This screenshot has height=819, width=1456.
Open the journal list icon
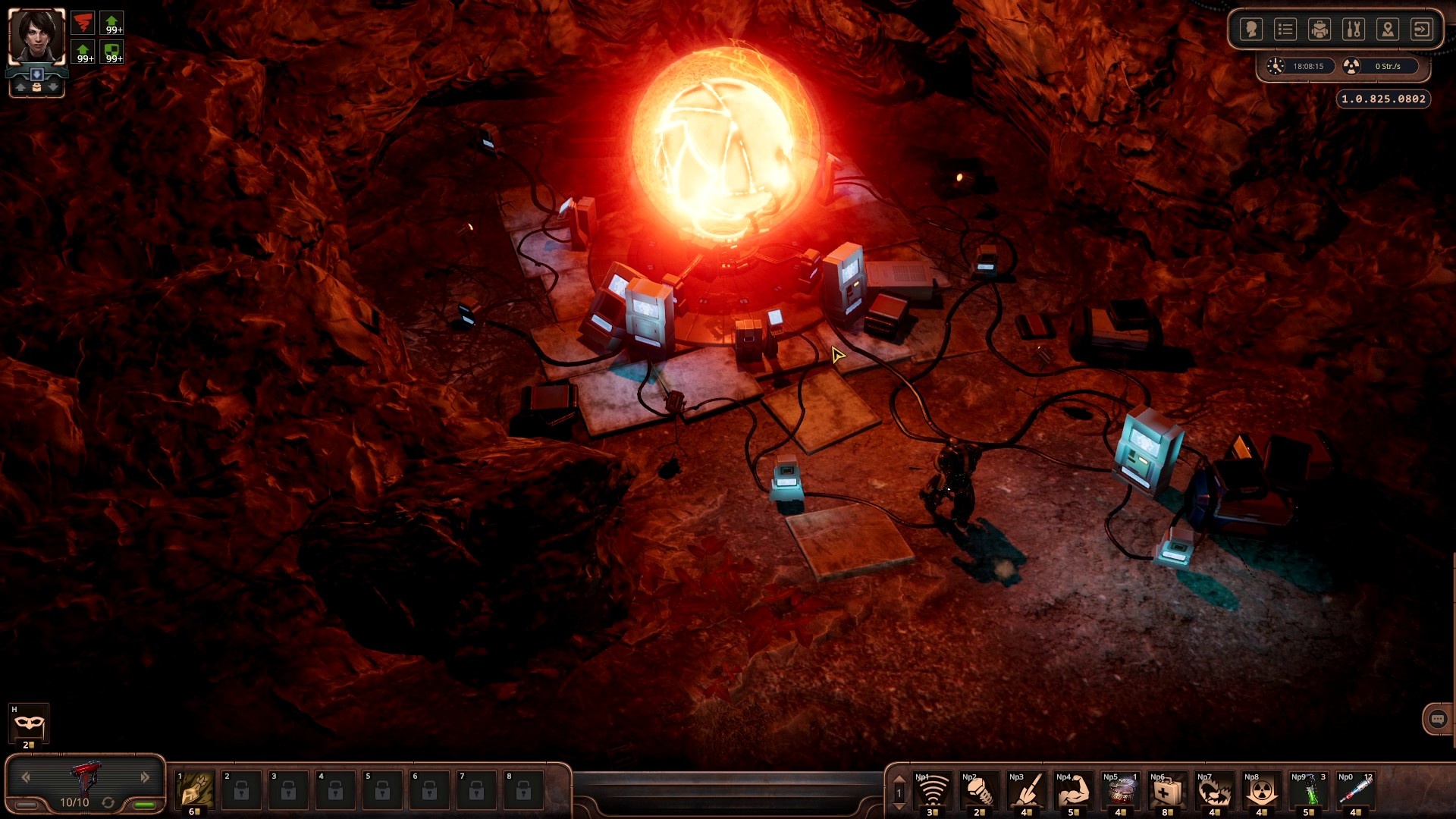[x=1287, y=29]
